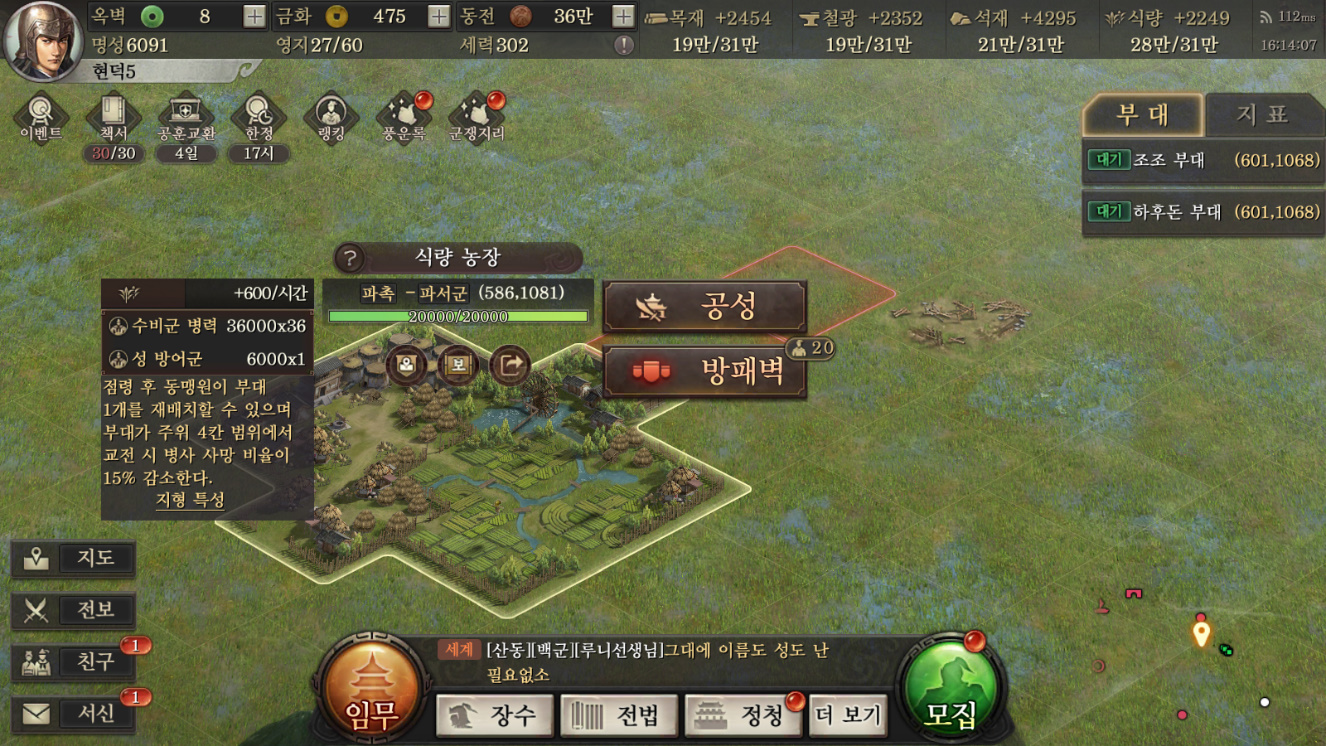1326x746 pixels.
Task: Select the 조조 부대 troop row
Action: [x=1201, y=160]
